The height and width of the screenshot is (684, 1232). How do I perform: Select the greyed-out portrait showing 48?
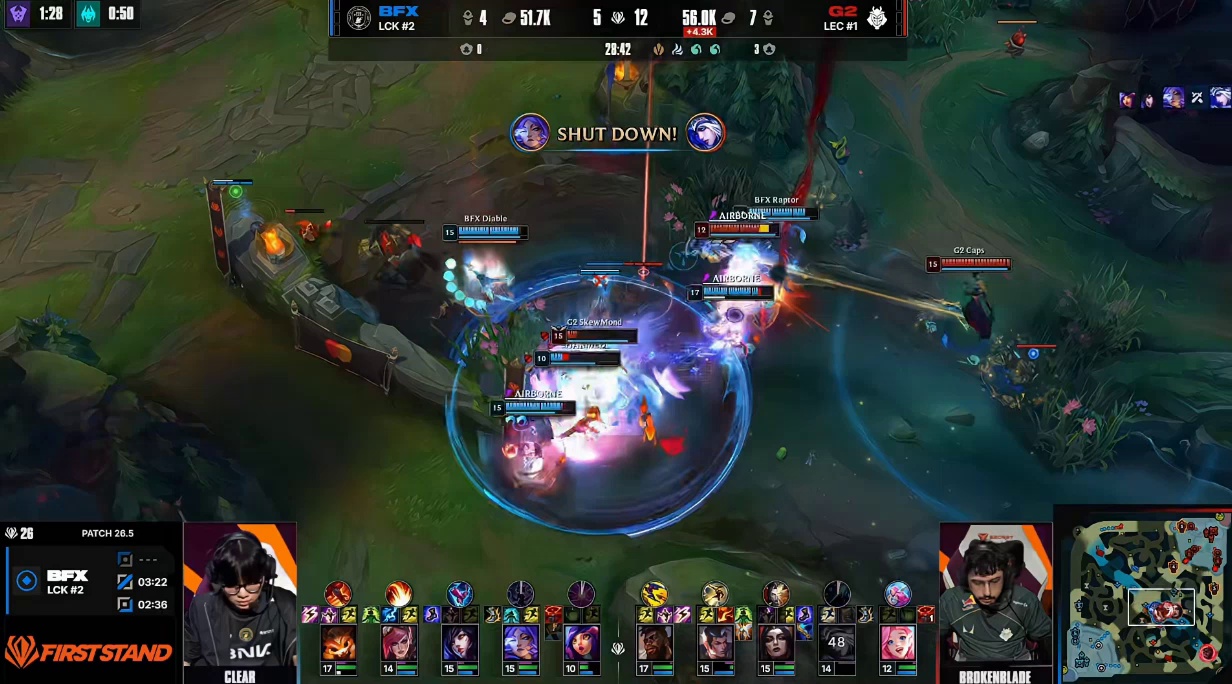(x=837, y=643)
